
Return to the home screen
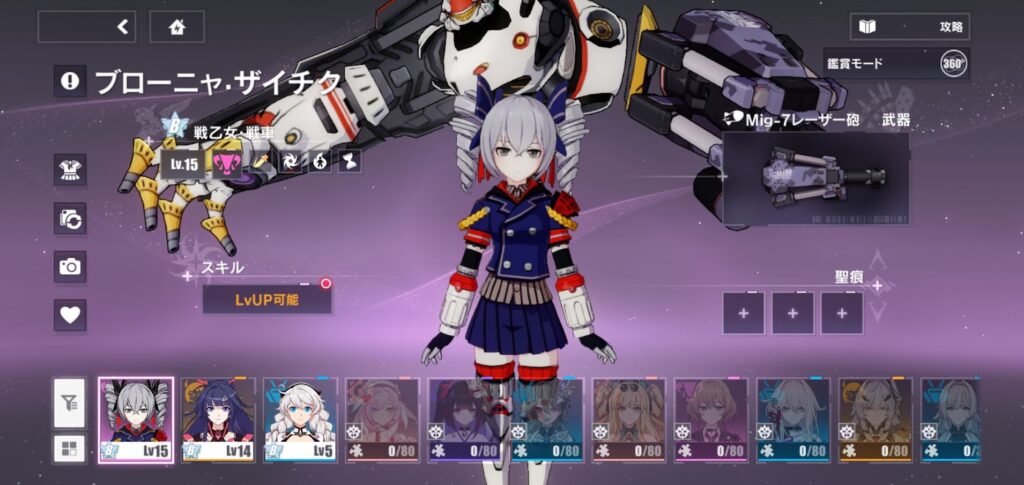point(177,27)
